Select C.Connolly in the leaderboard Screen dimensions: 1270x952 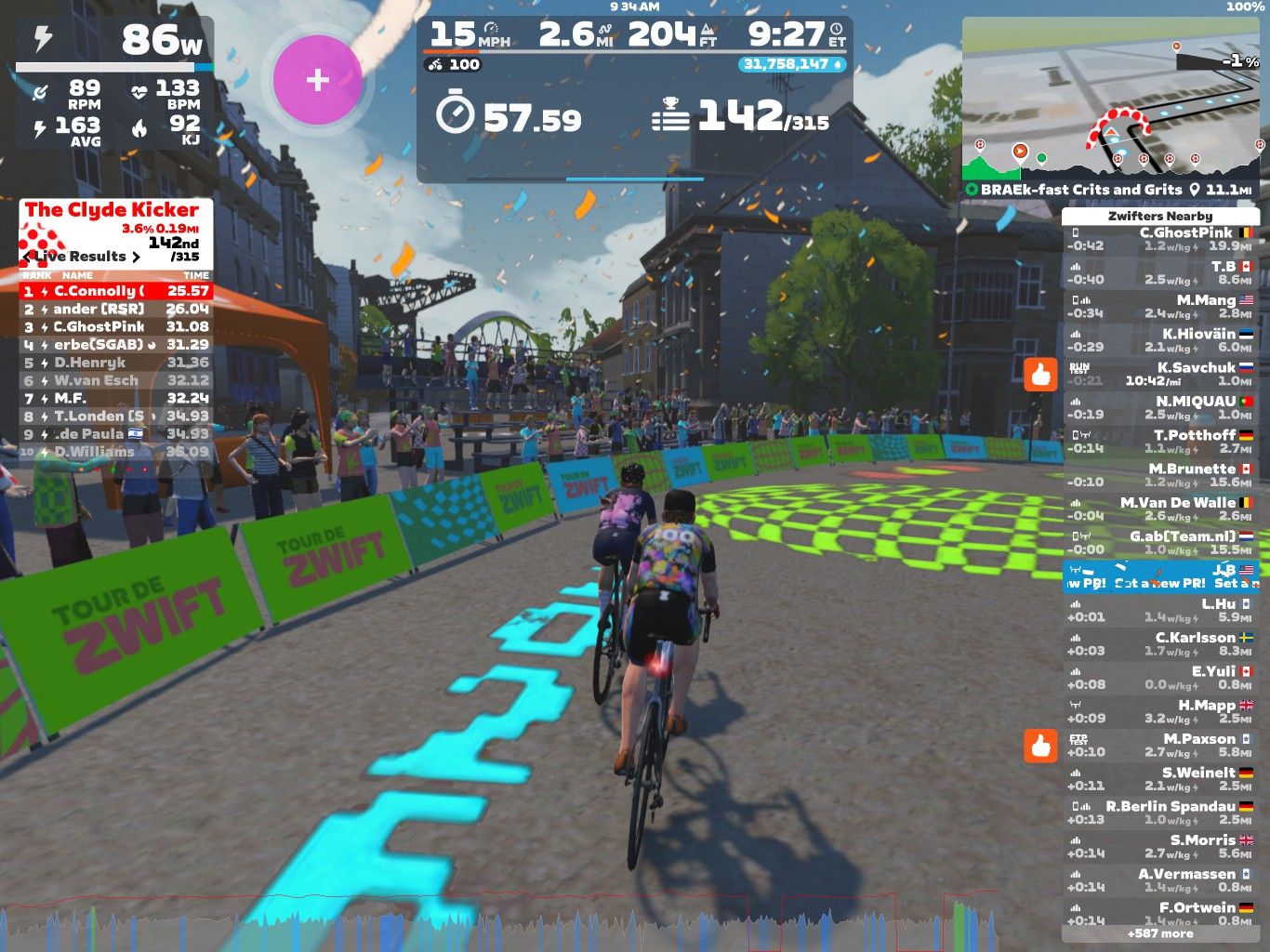click(116, 291)
